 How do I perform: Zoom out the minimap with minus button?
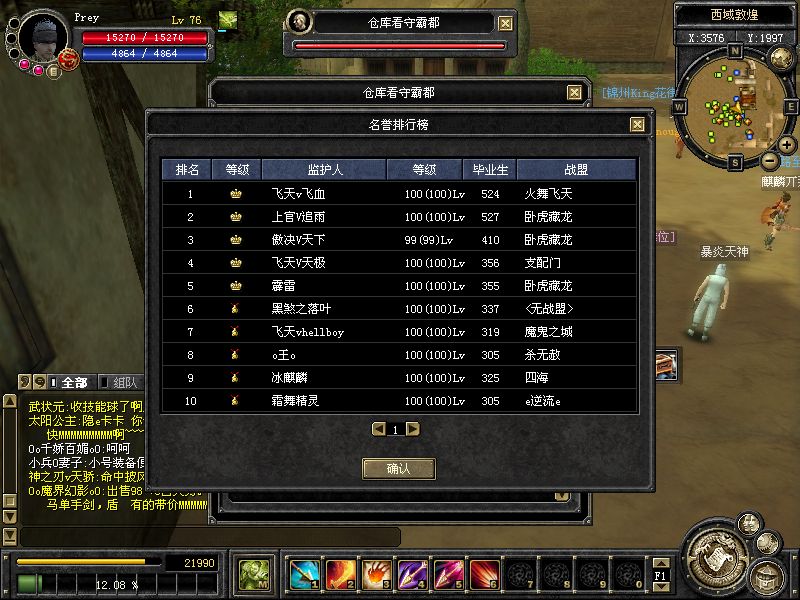pyautogui.click(x=769, y=160)
